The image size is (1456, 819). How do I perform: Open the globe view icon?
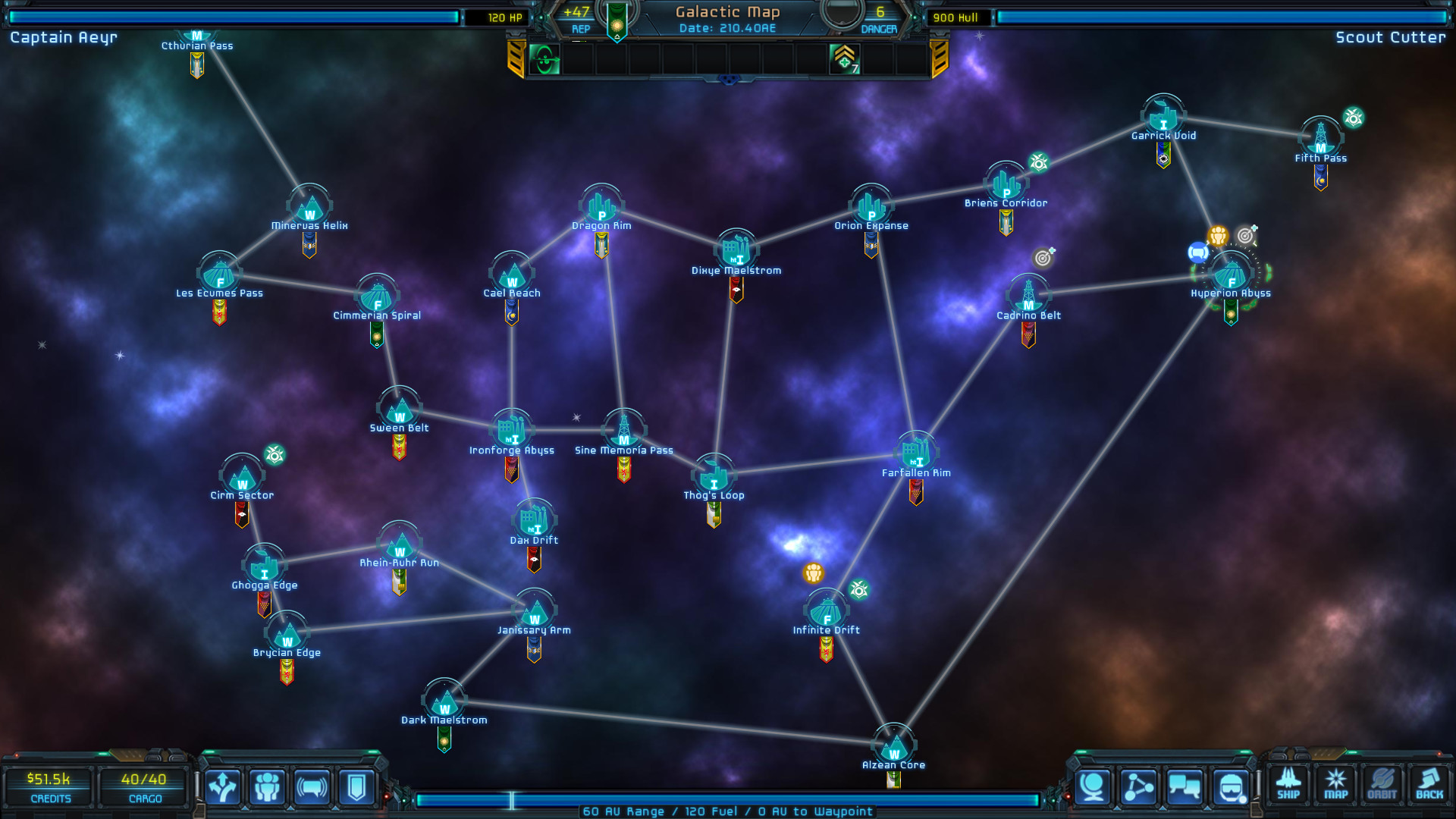coord(1093,786)
